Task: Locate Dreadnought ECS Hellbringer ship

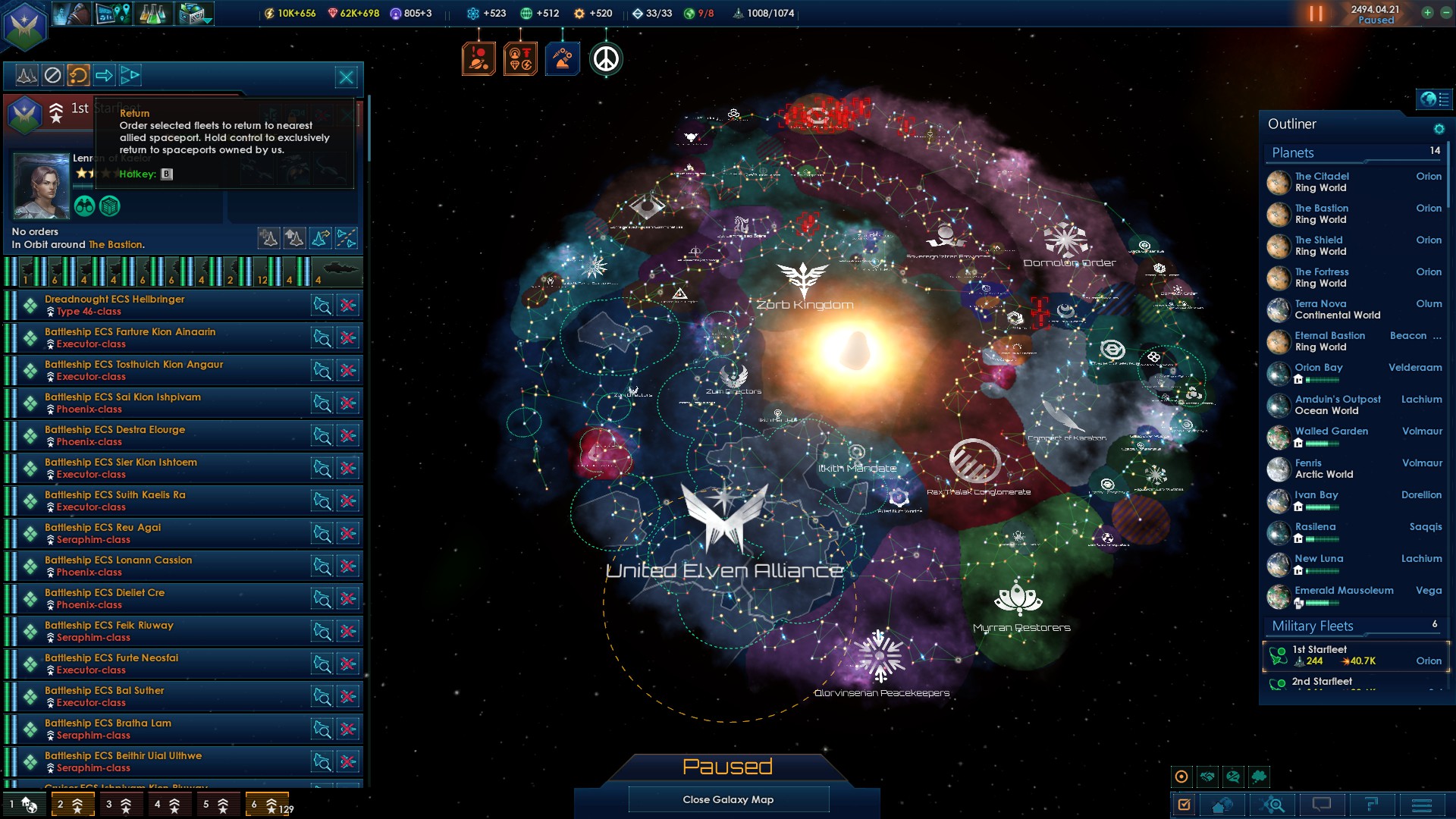Action: click(x=322, y=306)
